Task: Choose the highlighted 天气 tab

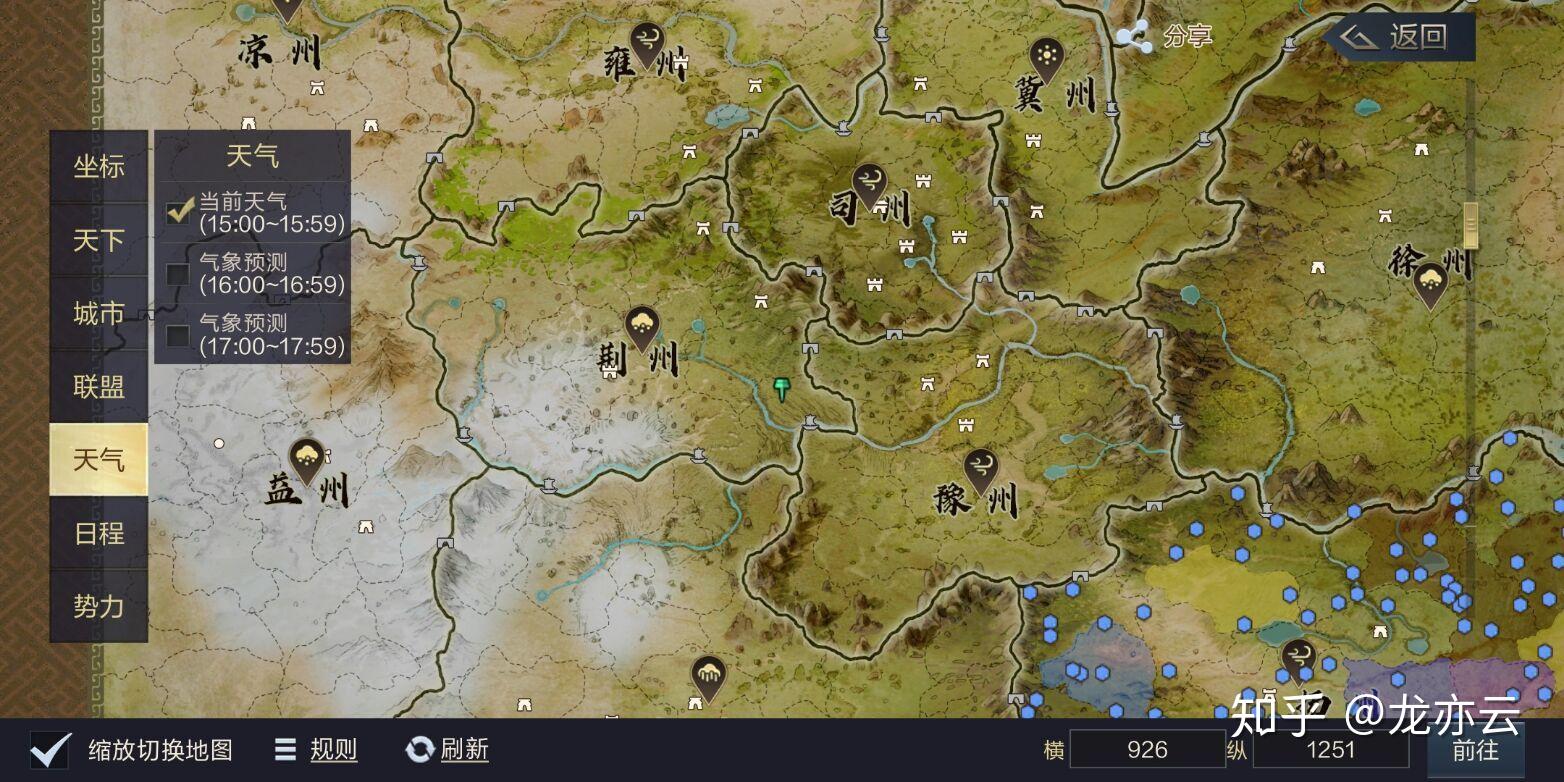Action: tap(99, 460)
